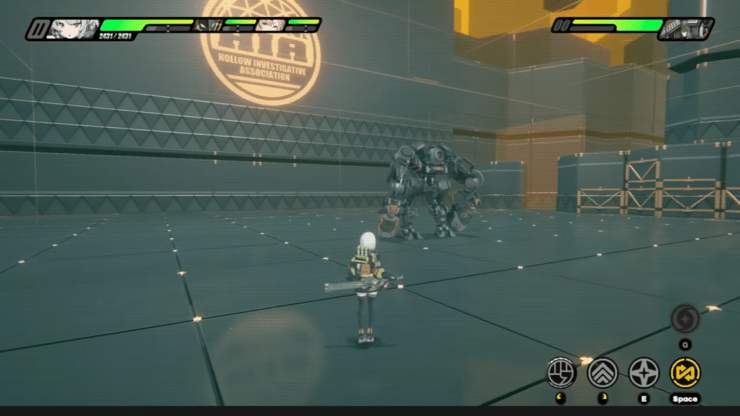Image resolution: width=740 pixels, height=416 pixels.
Task: Trigger the chevron dodge ability
Action: (x=603, y=373)
